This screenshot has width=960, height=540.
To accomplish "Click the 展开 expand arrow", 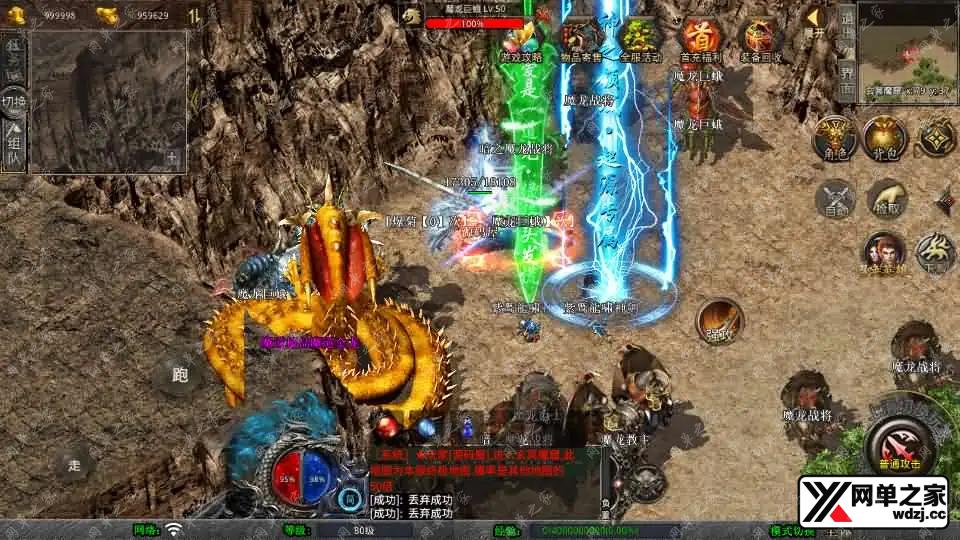I will pyautogui.click(x=815, y=22).
